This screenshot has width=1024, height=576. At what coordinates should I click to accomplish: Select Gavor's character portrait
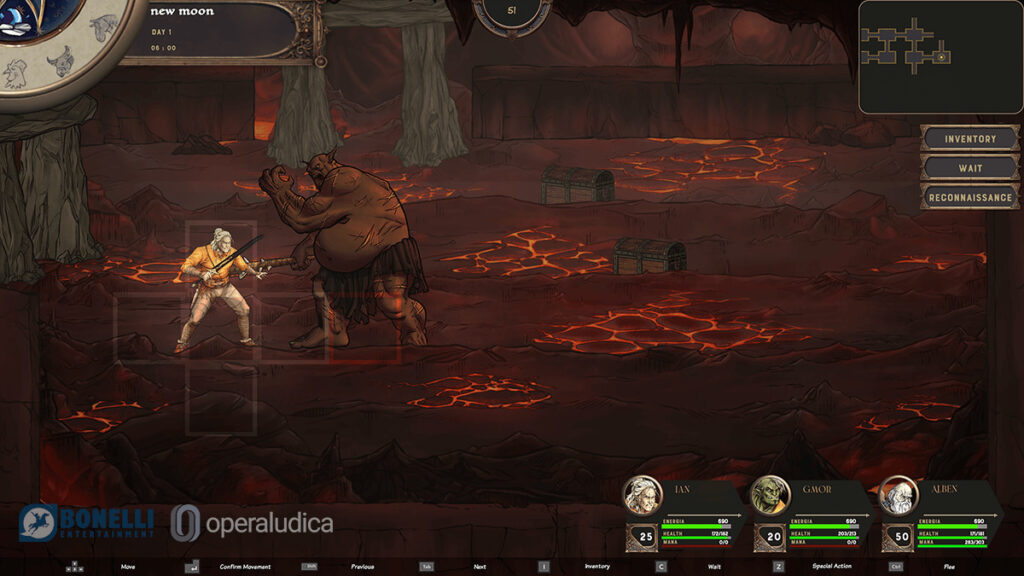tap(770, 495)
